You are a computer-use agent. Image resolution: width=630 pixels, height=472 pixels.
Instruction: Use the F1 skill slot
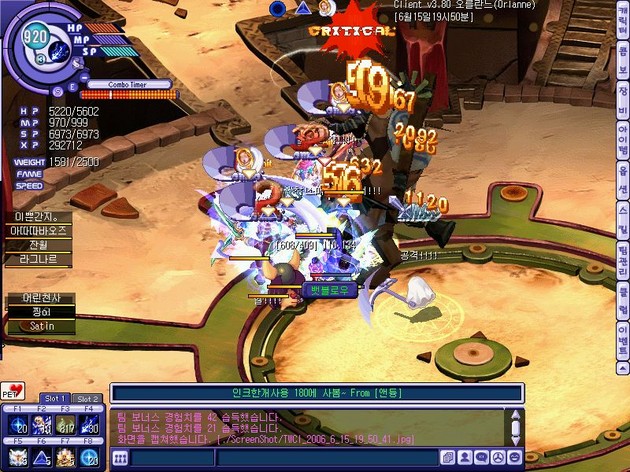(18, 425)
